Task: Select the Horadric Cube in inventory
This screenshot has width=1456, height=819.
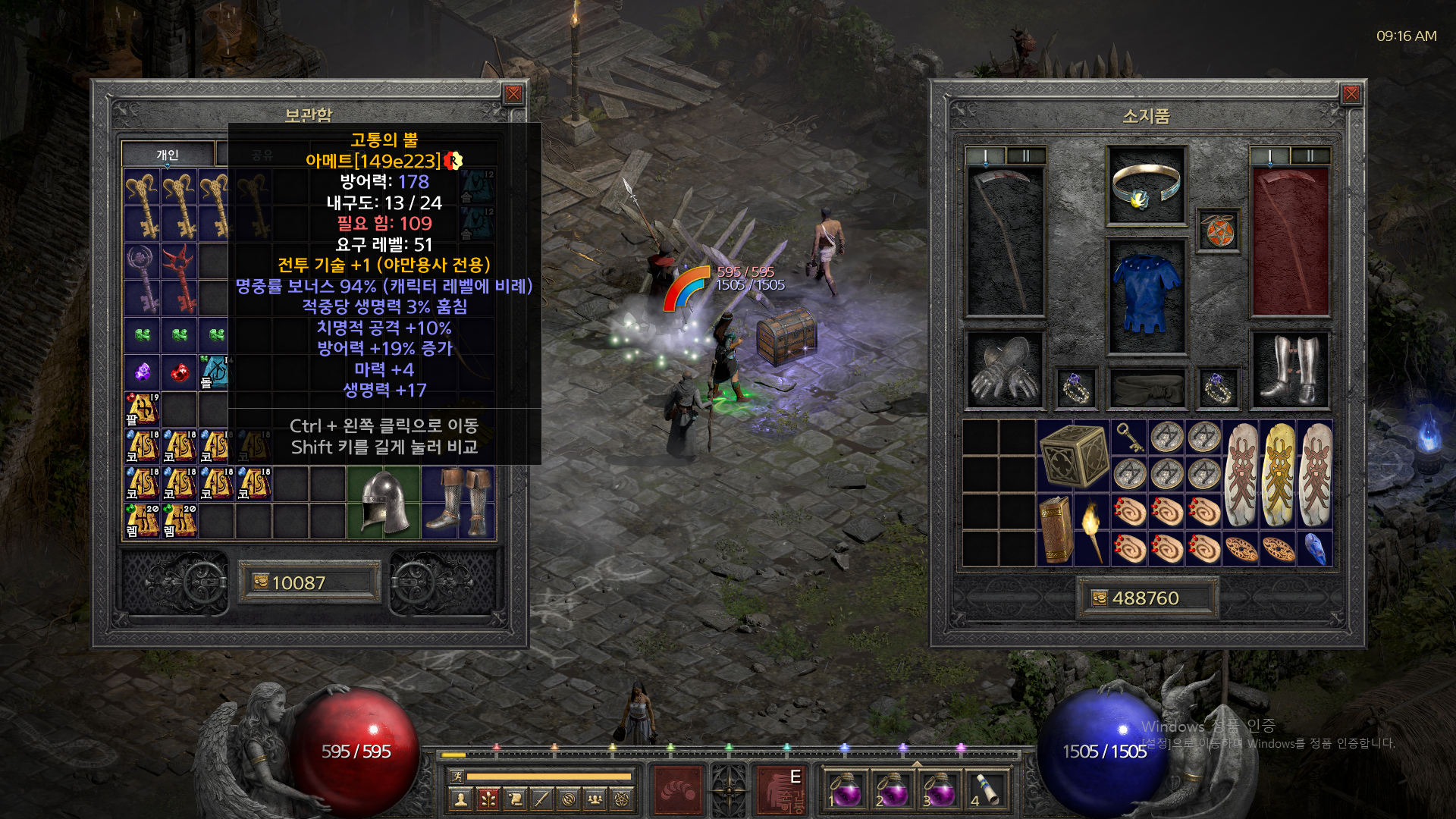Action: (1074, 456)
